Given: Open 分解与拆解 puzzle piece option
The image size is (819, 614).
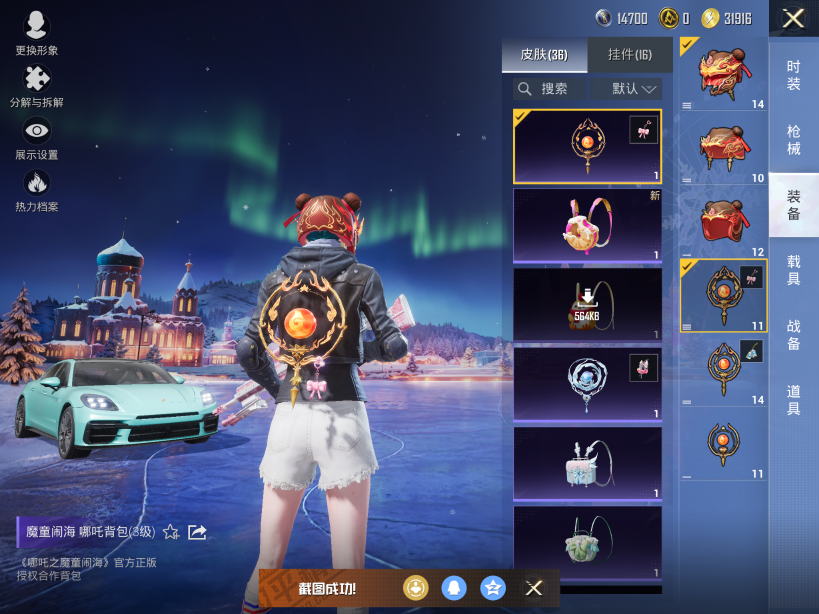Looking at the screenshot, I should point(37,85).
